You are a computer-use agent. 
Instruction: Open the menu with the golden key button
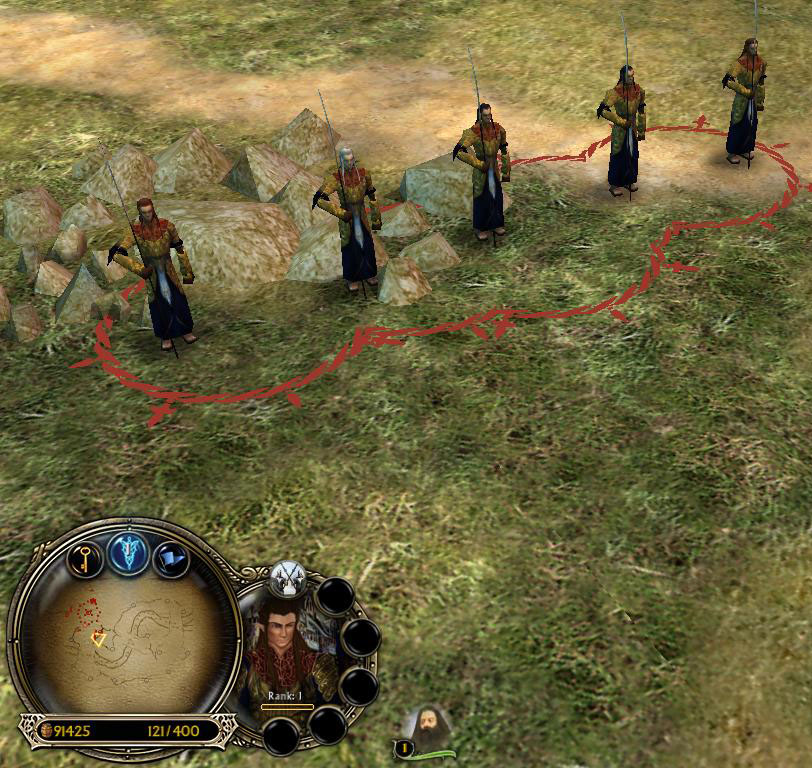(86, 558)
